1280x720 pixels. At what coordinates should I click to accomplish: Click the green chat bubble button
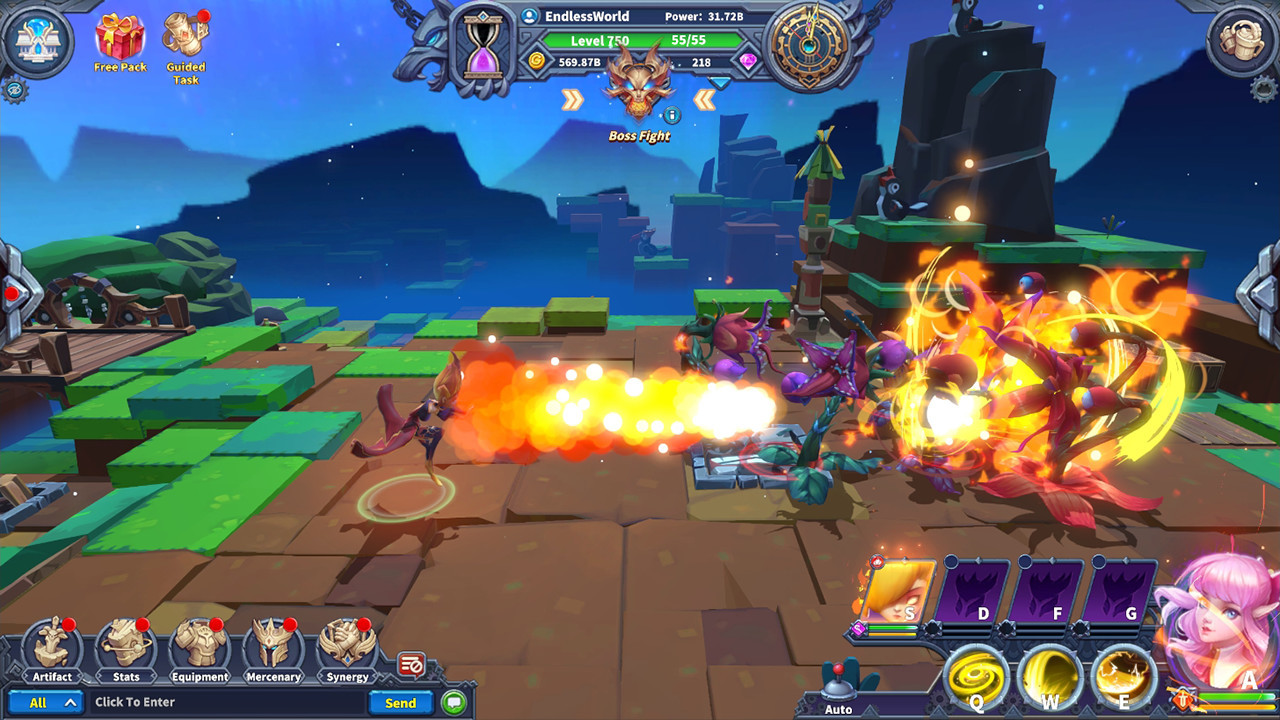click(455, 702)
